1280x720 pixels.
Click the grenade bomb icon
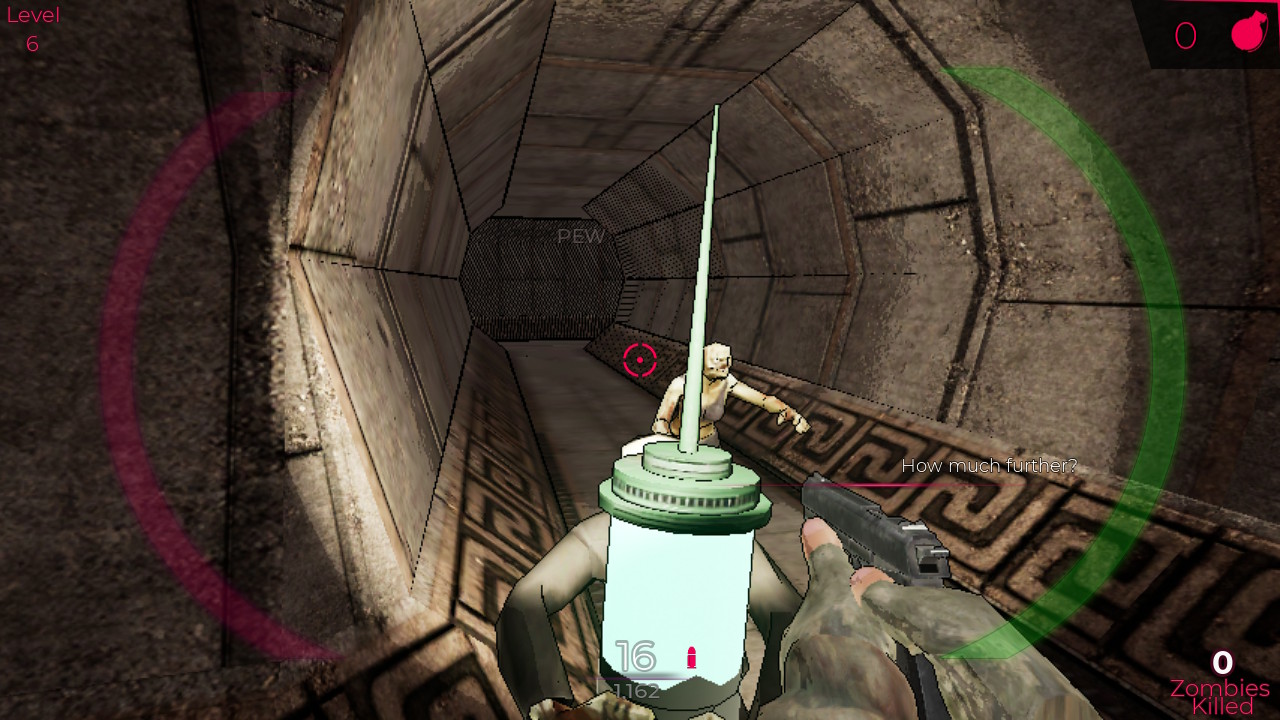(1248, 33)
